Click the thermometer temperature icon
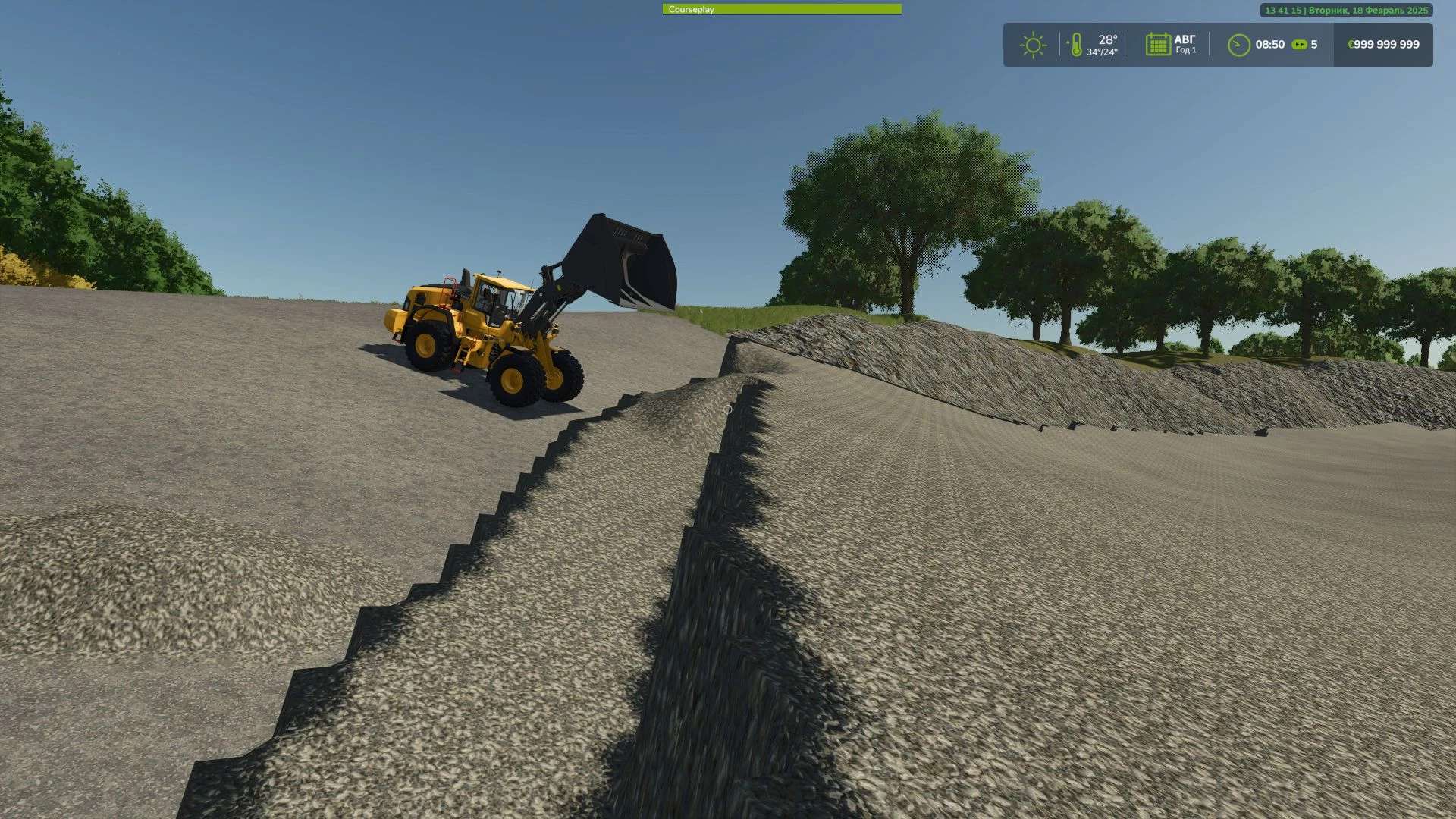 point(1075,45)
